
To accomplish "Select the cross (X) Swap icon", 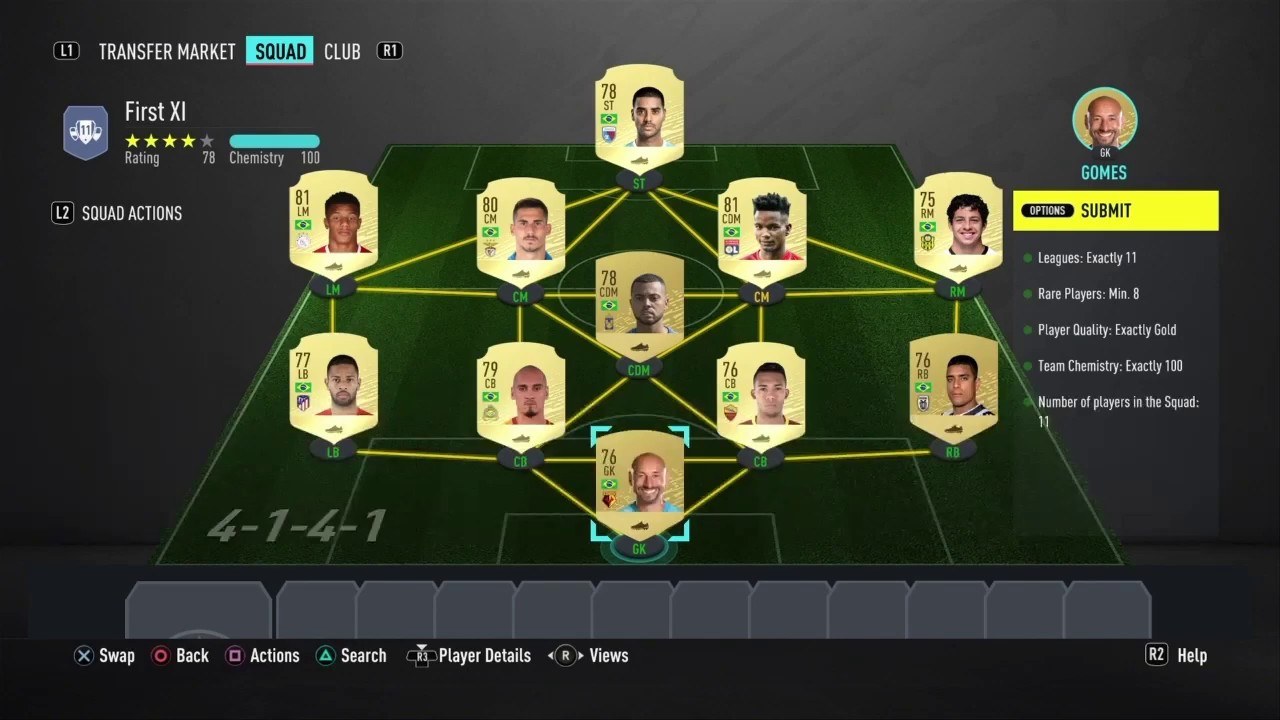I will point(84,655).
